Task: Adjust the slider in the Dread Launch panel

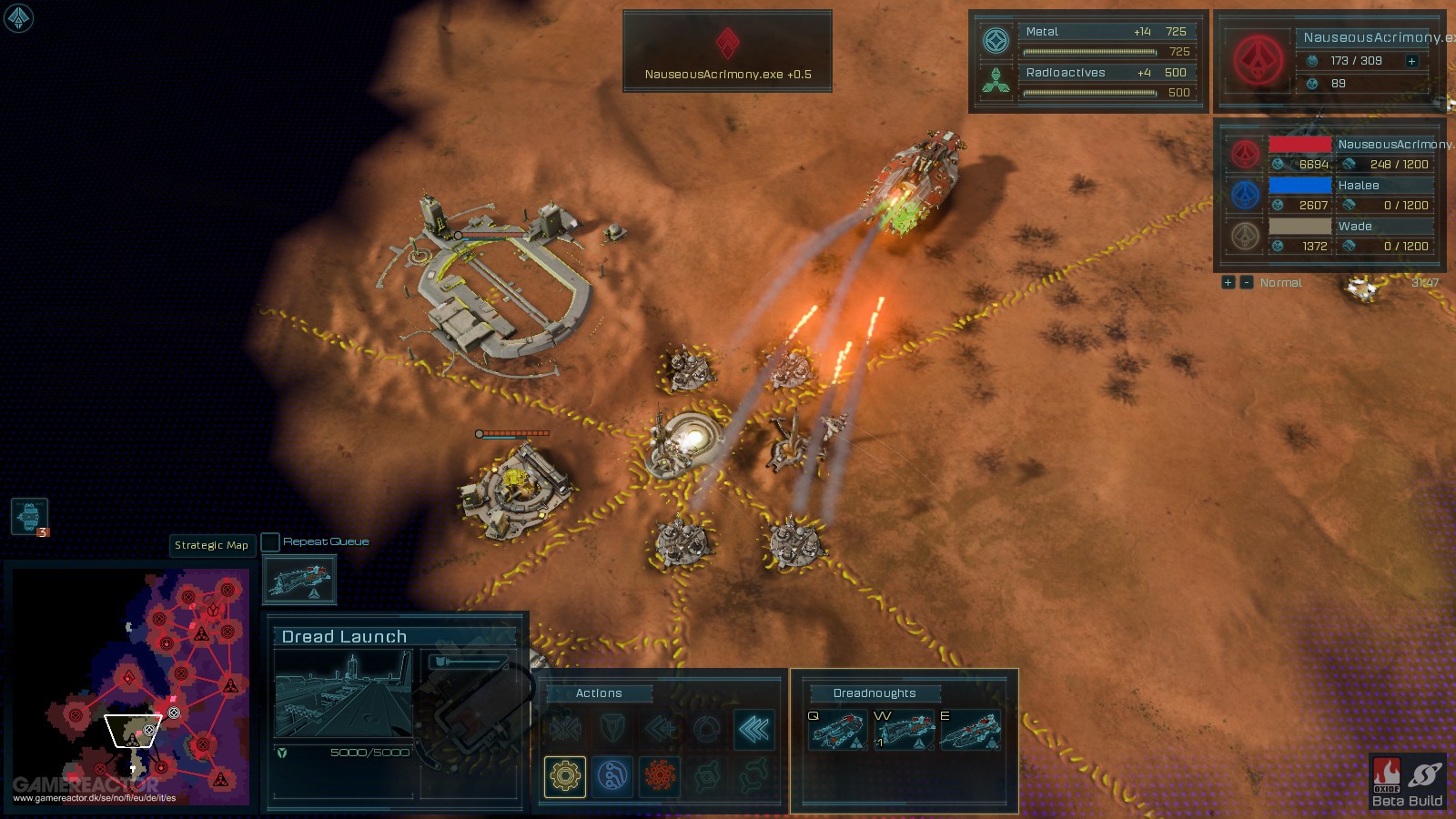Action: point(469,662)
